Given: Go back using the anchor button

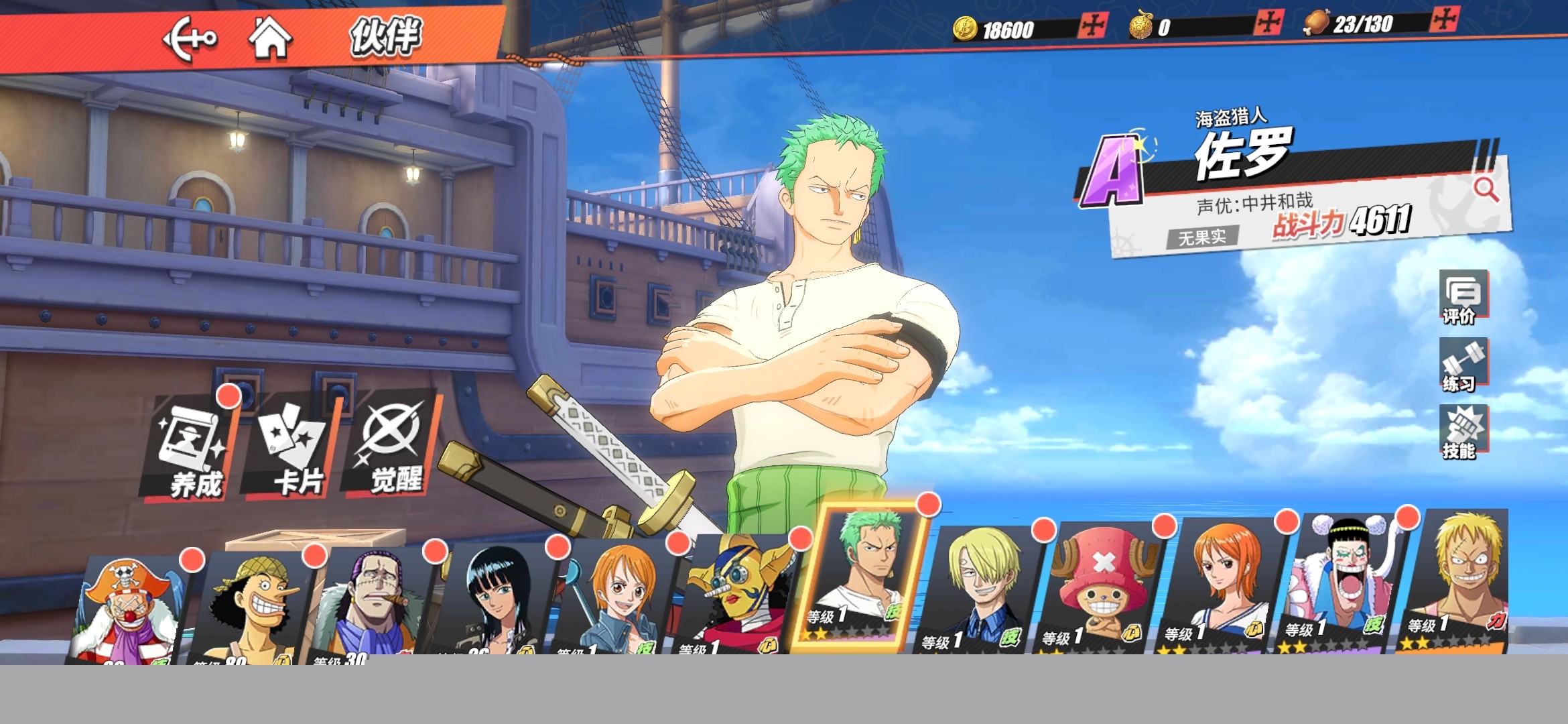Looking at the screenshot, I should click(190, 39).
